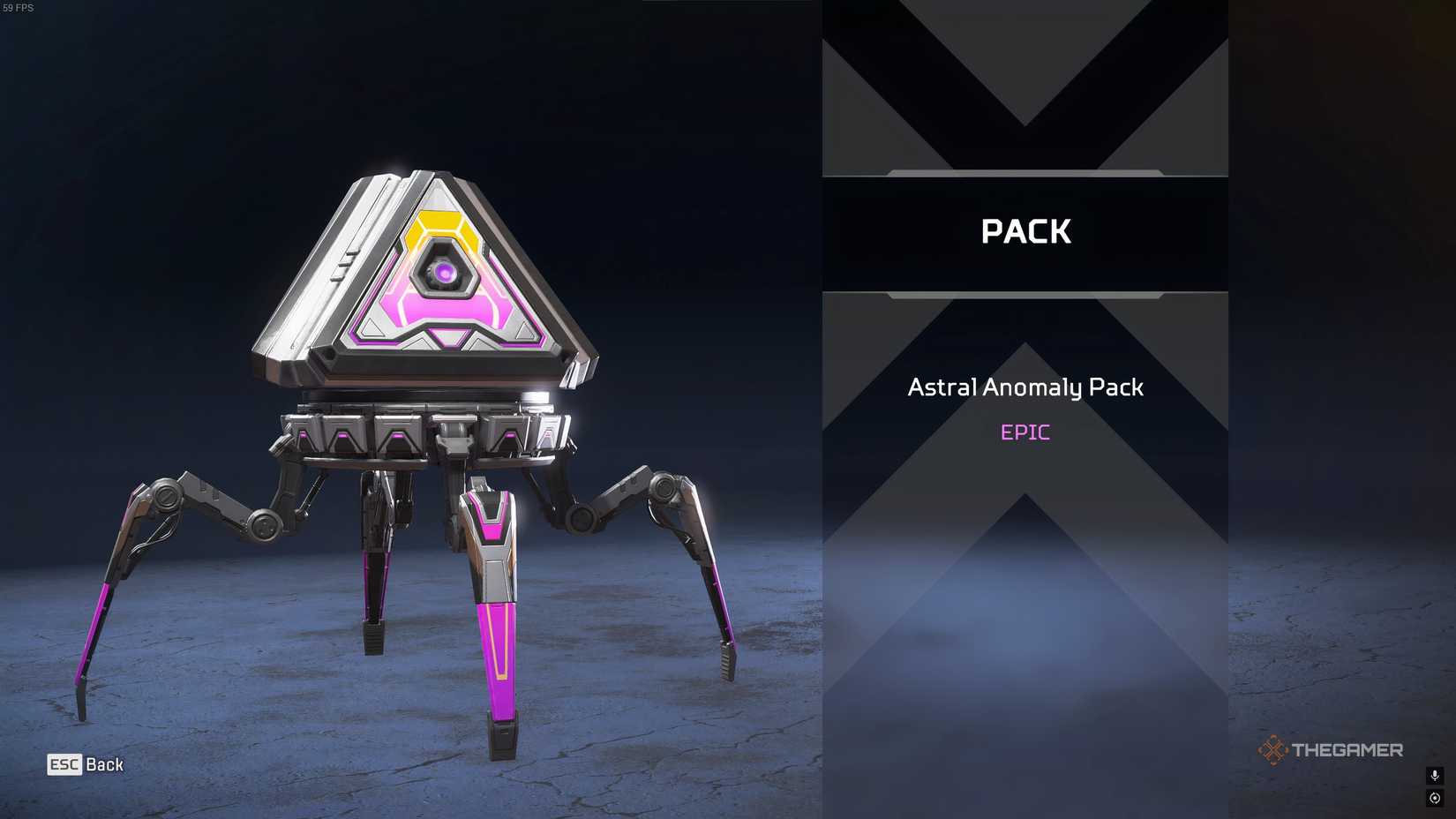Click the Astral Anomaly Pack name text

point(1024,387)
